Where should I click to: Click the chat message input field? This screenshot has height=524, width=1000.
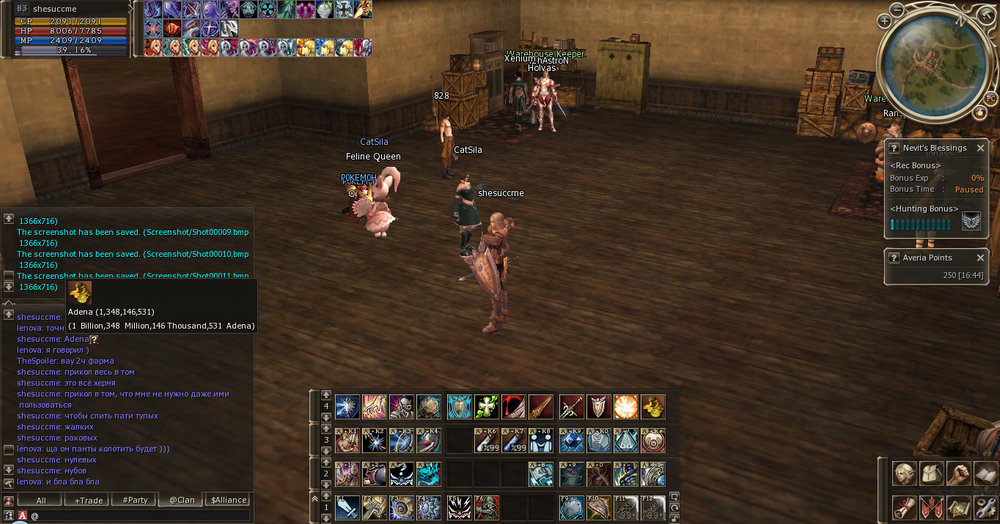[x=140, y=516]
